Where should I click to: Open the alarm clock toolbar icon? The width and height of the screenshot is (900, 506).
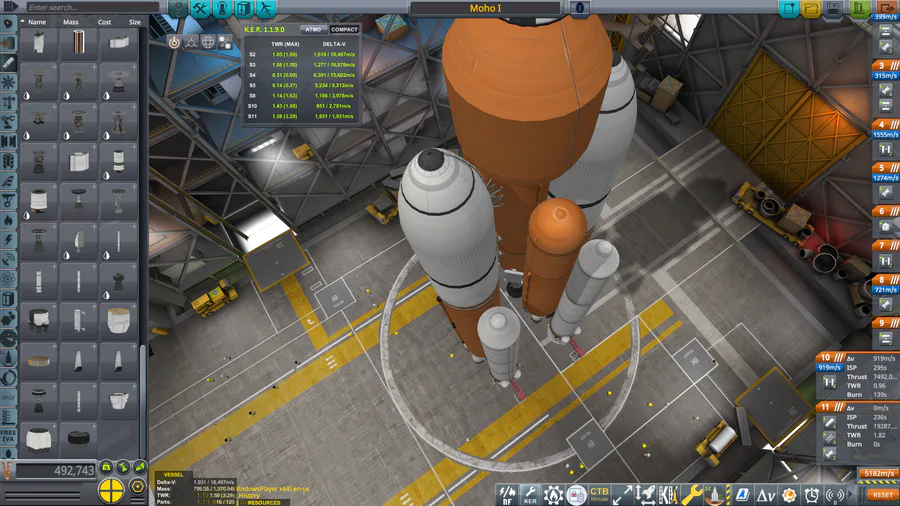pos(812,494)
